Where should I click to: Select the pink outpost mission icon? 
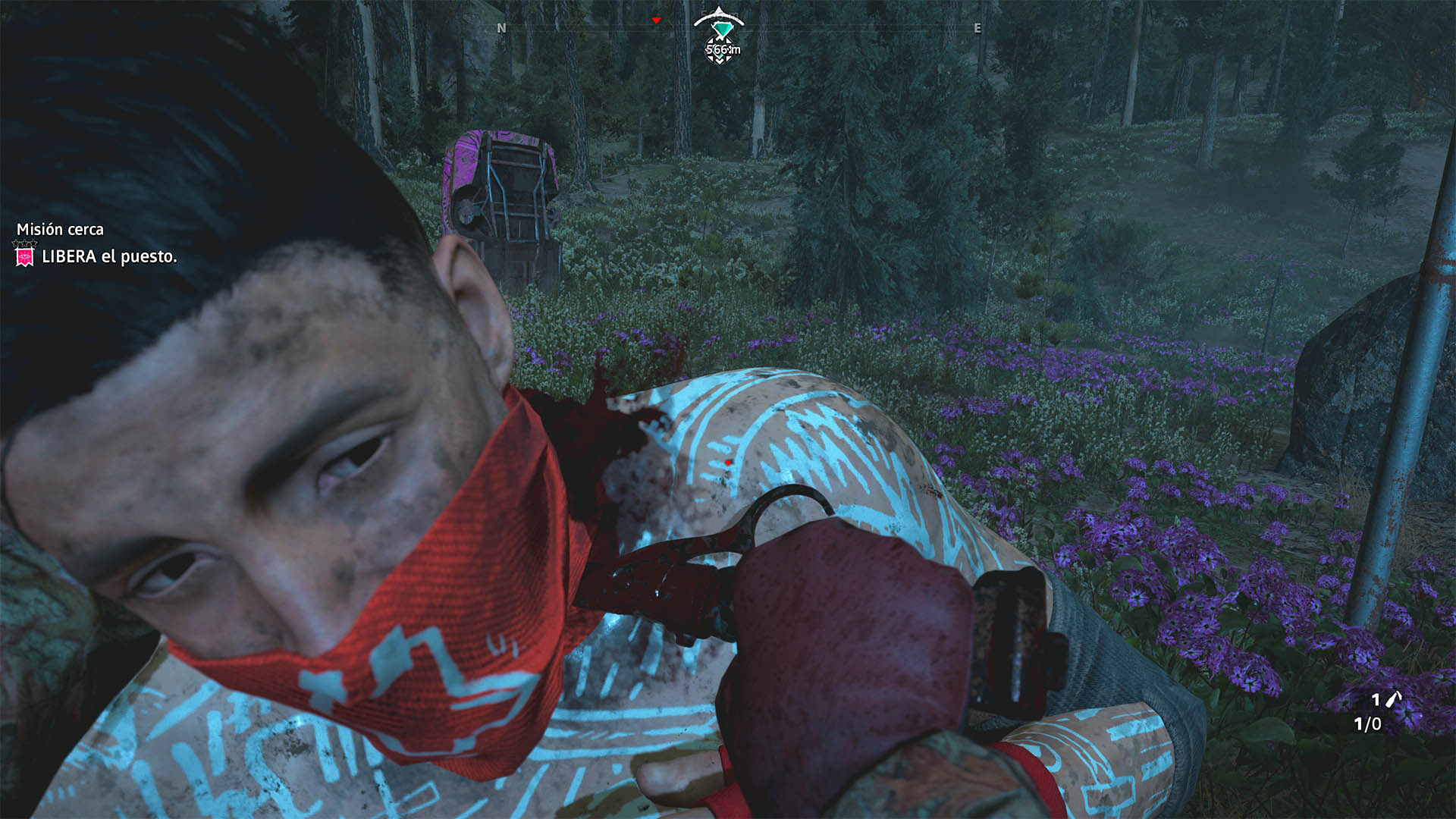pyautogui.click(x=25, y=257)
